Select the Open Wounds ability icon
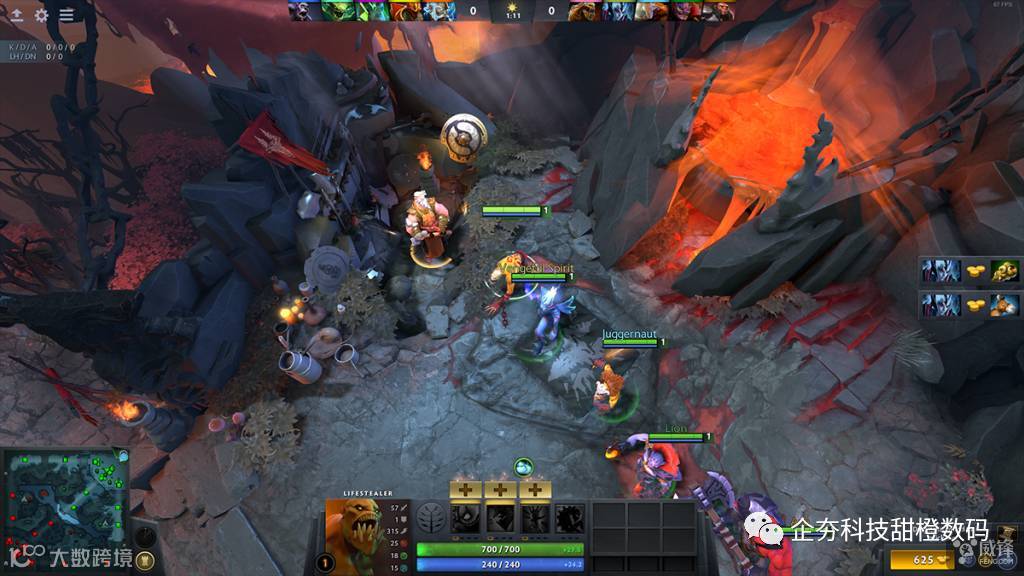Image resolution: width=1024 pixels, height=576 pixels. 535,518
